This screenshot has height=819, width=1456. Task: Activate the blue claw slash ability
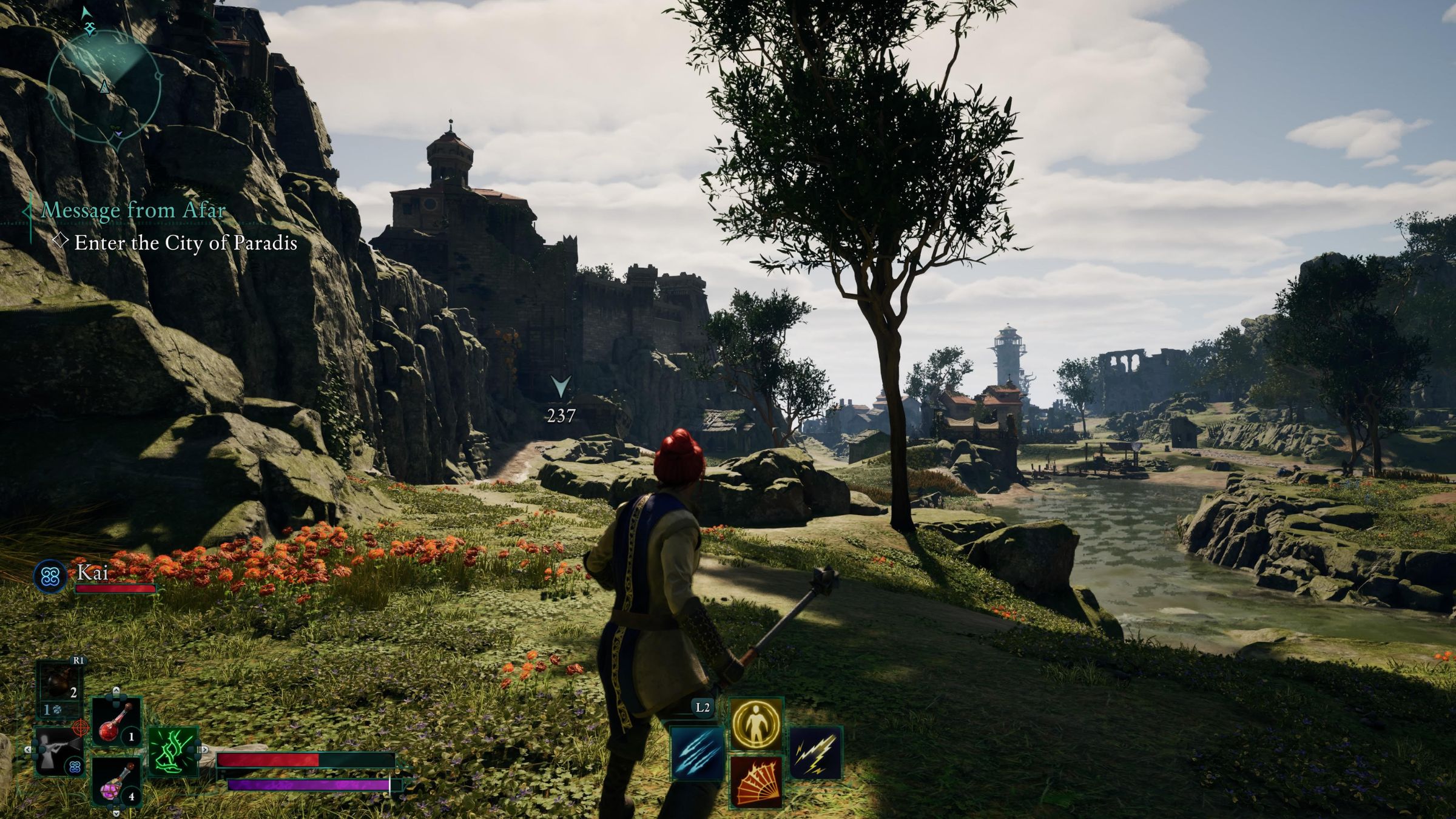(698, 754)
